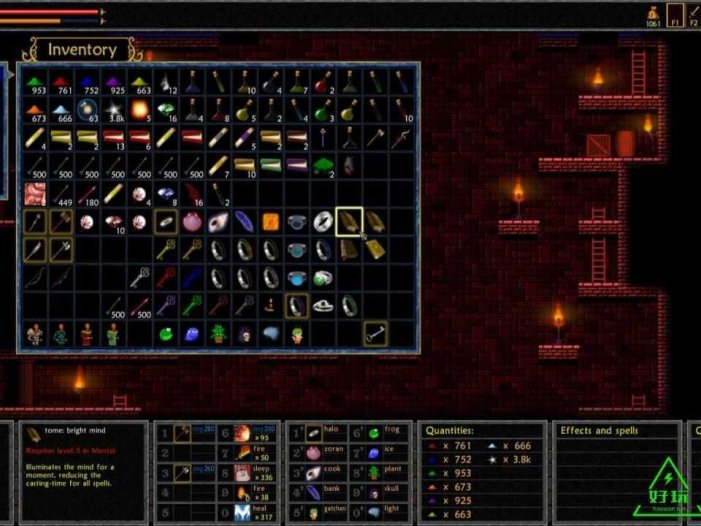Viewport: 701px width, 526px height.
Task: Click the bright orange fireball orb stack
Action: click(139, 109)
